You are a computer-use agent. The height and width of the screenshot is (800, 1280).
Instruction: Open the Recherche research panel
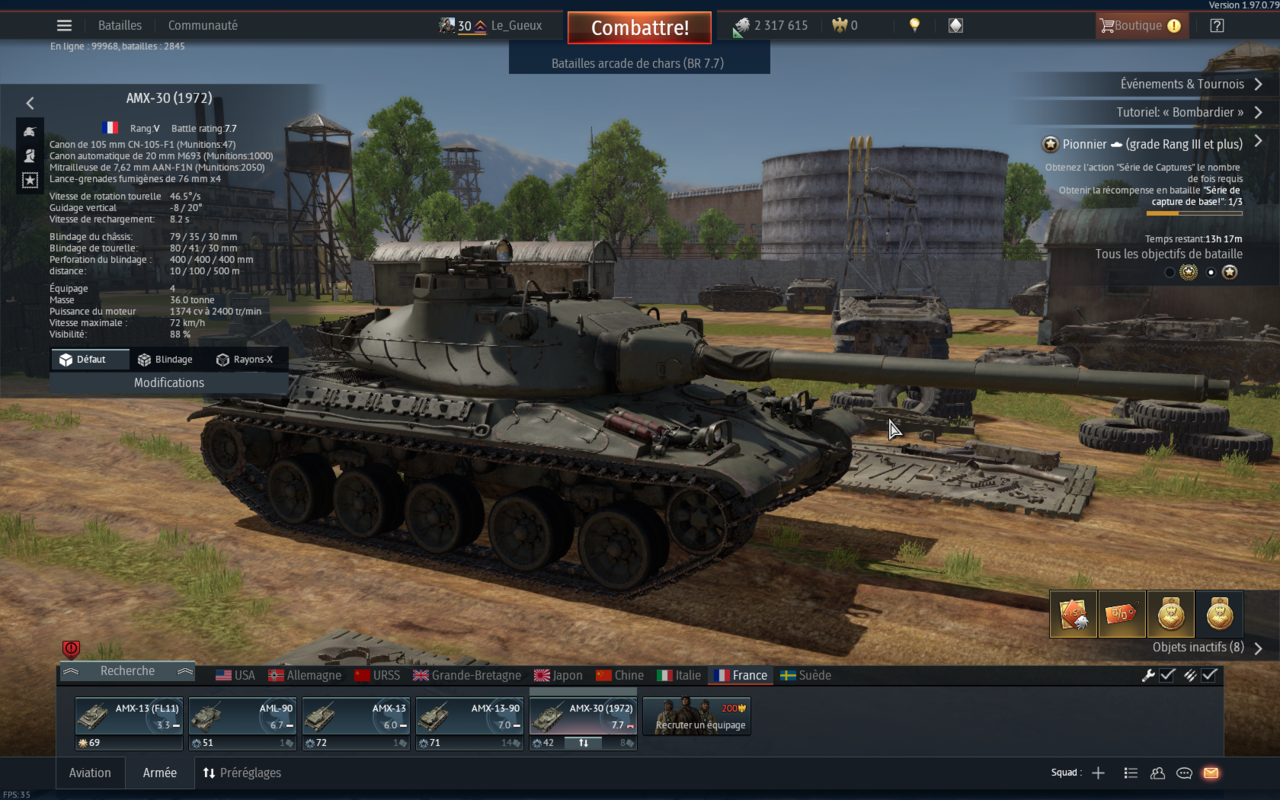128,672
